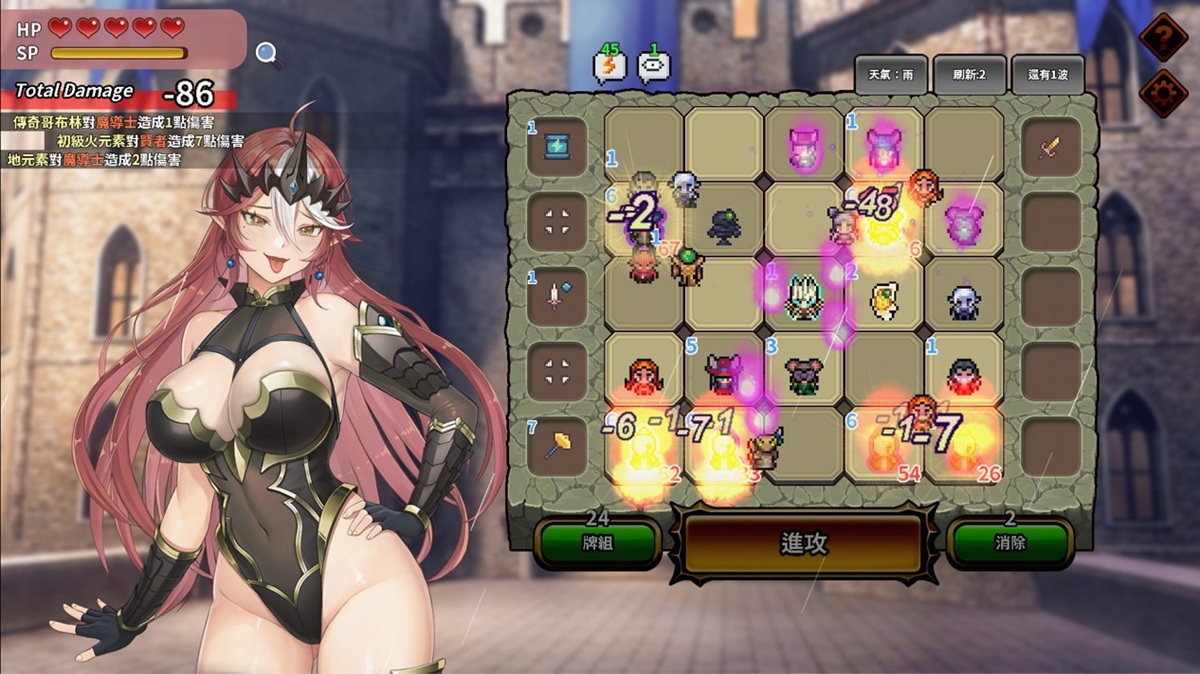
Task: Select the 還有1波 wave indicator panel
Action: click(1047, 75)
